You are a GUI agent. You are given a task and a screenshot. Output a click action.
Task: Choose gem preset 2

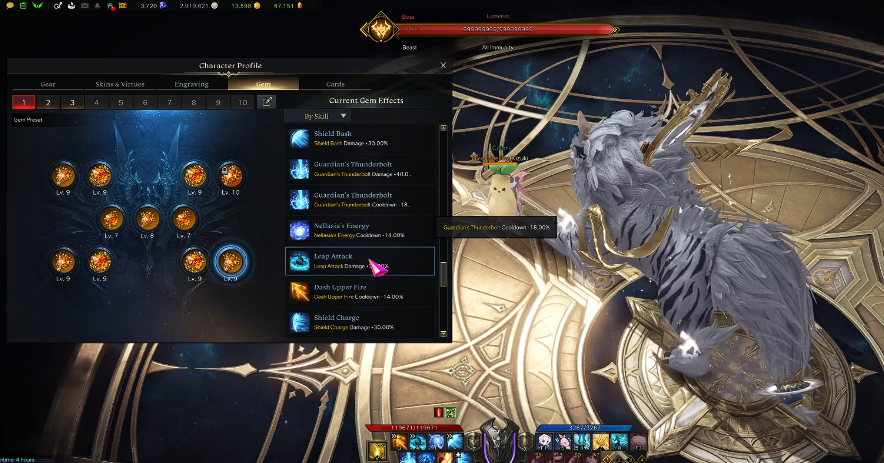click(x=47, y=102)
